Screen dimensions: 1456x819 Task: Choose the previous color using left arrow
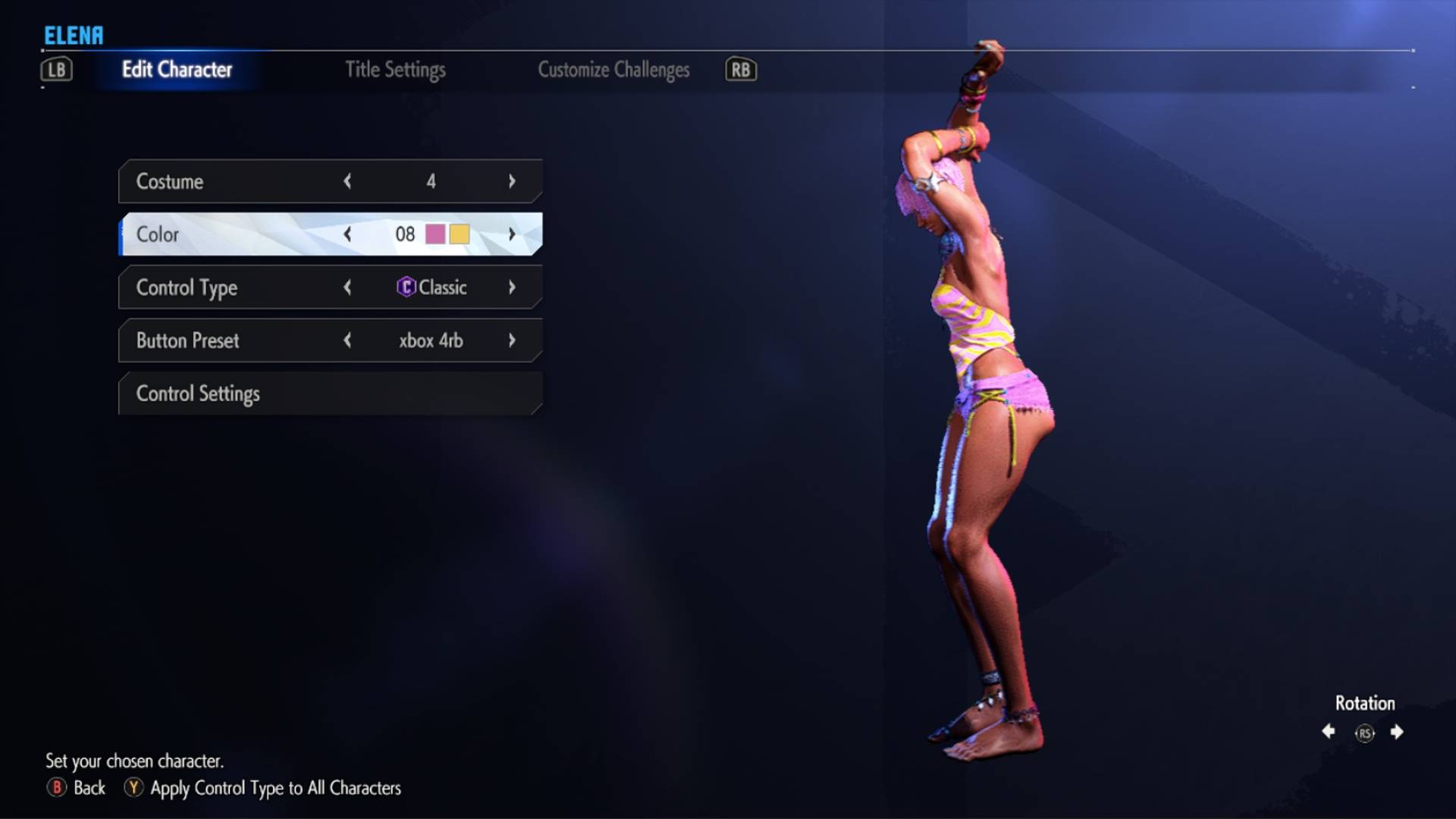click(347, 234)
